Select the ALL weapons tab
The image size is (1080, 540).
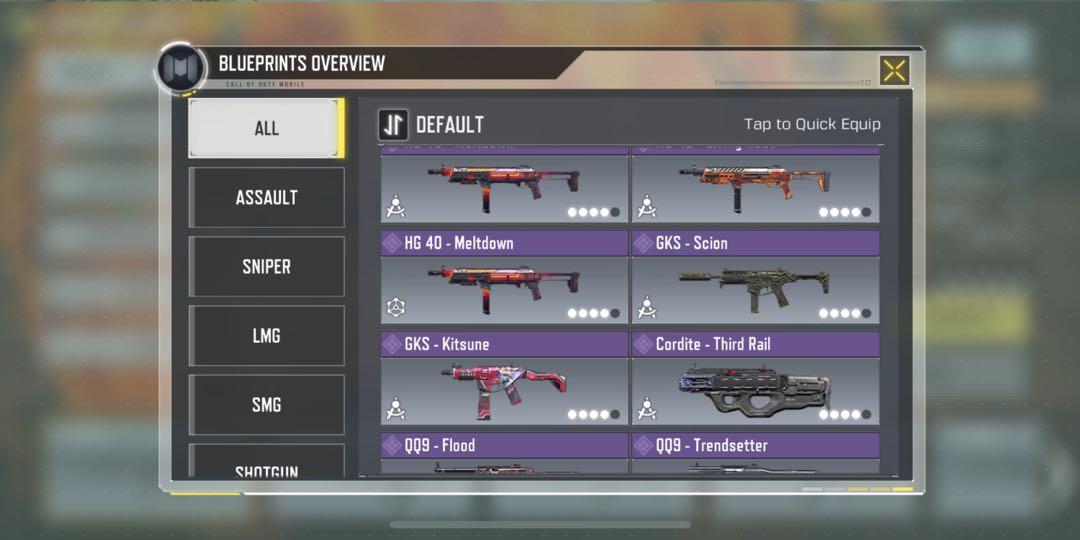266,128
